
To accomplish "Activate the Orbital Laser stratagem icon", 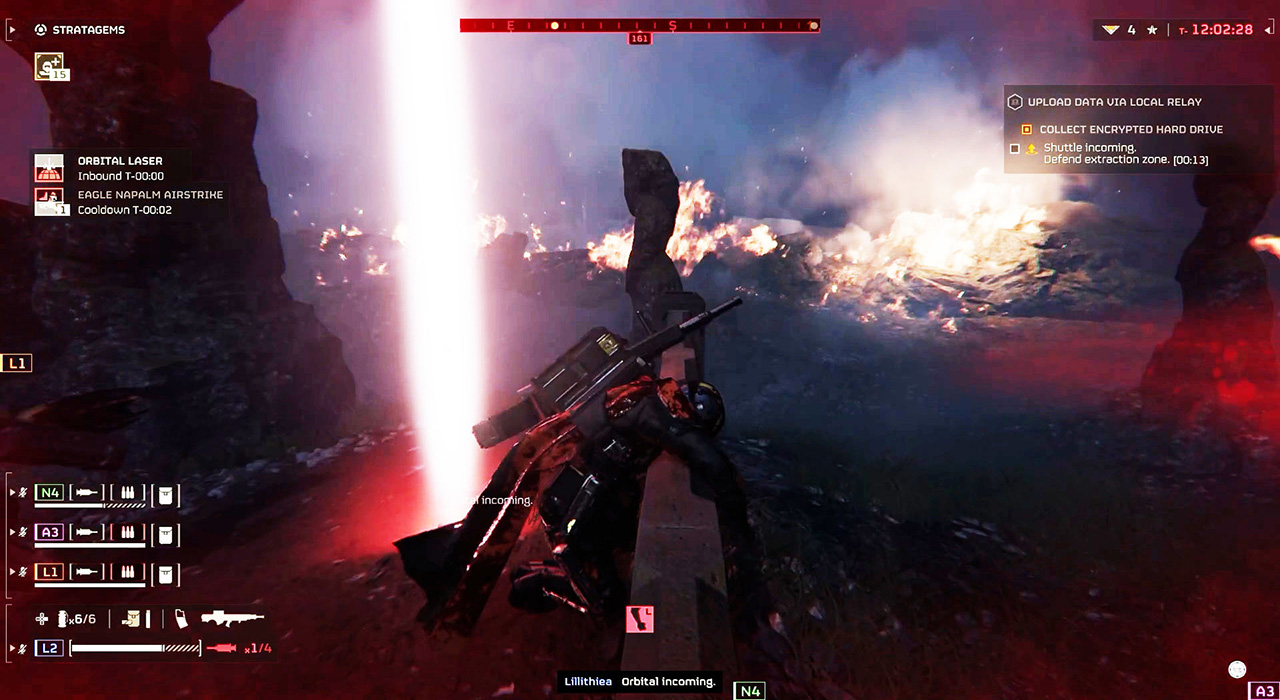I will click(49, 167).
